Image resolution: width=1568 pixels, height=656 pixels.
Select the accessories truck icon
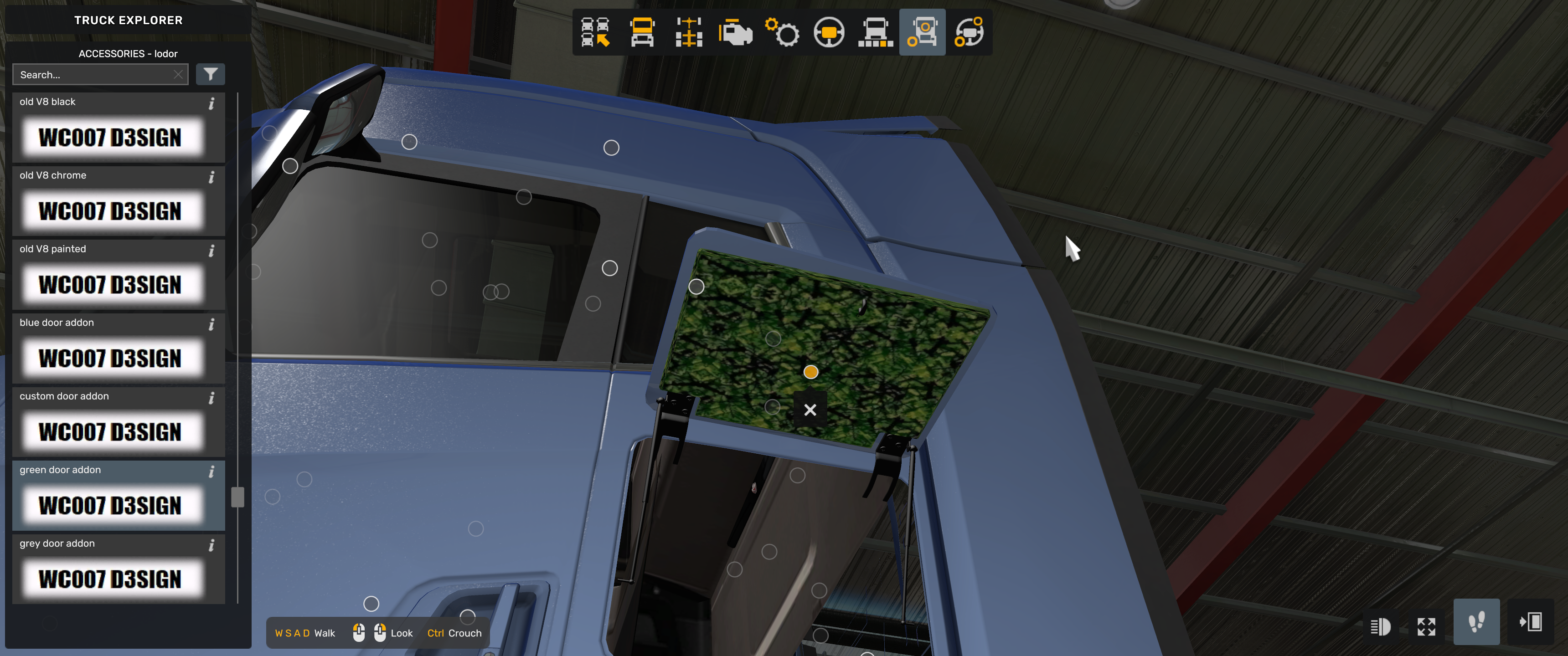[922, 33]
